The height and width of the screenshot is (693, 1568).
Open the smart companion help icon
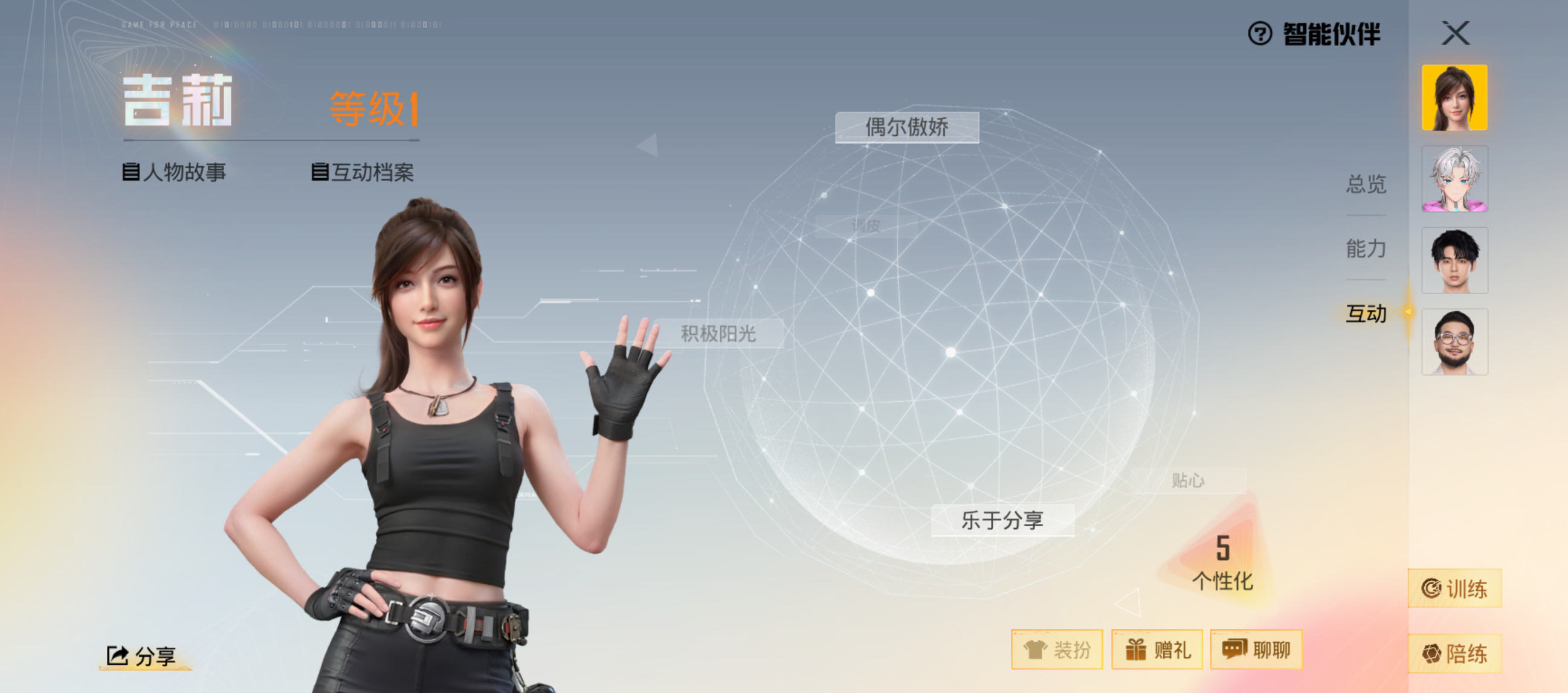(1259, 33)
